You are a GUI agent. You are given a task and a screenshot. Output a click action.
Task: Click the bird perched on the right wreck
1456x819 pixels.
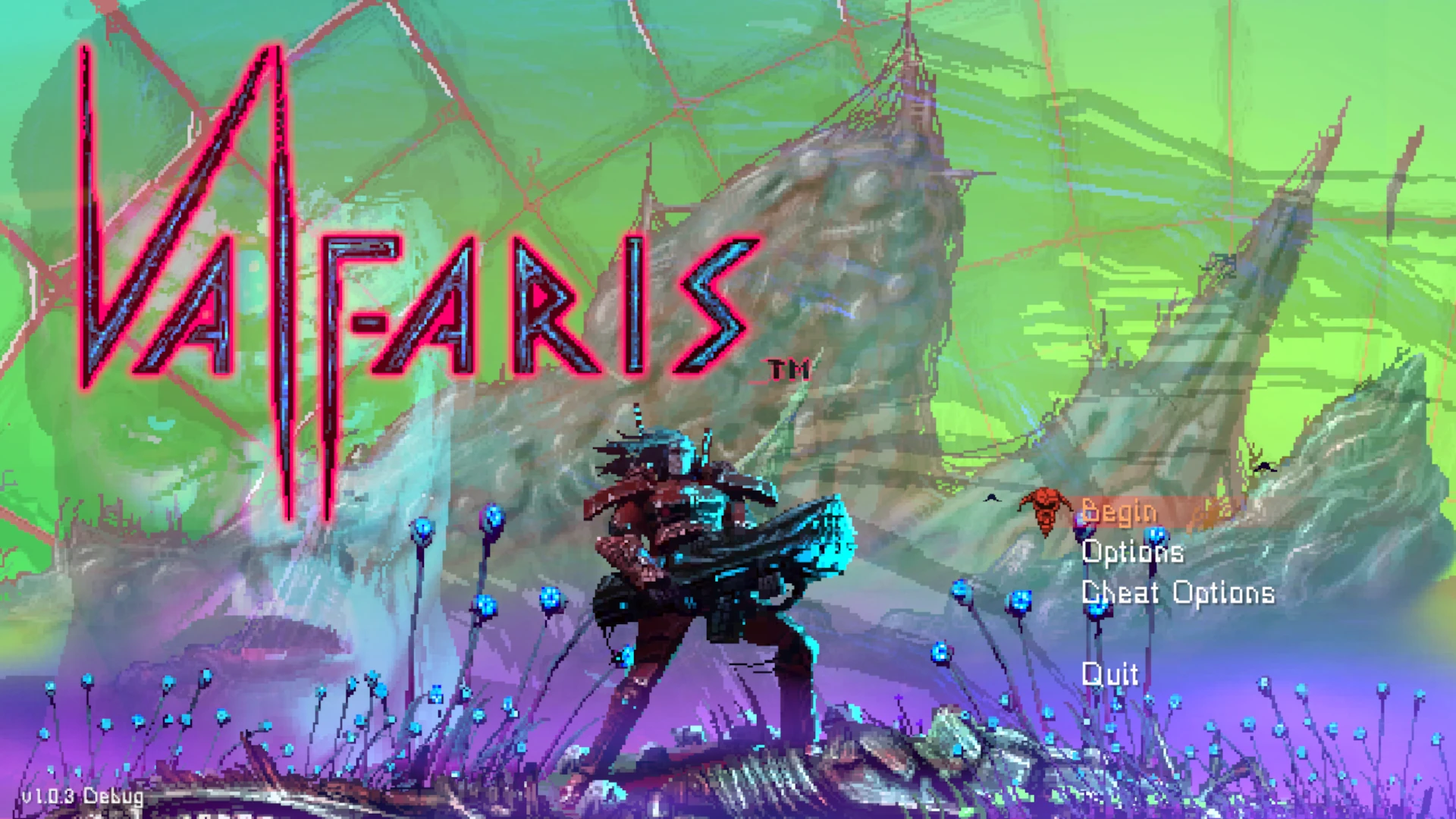(1264, 468)
